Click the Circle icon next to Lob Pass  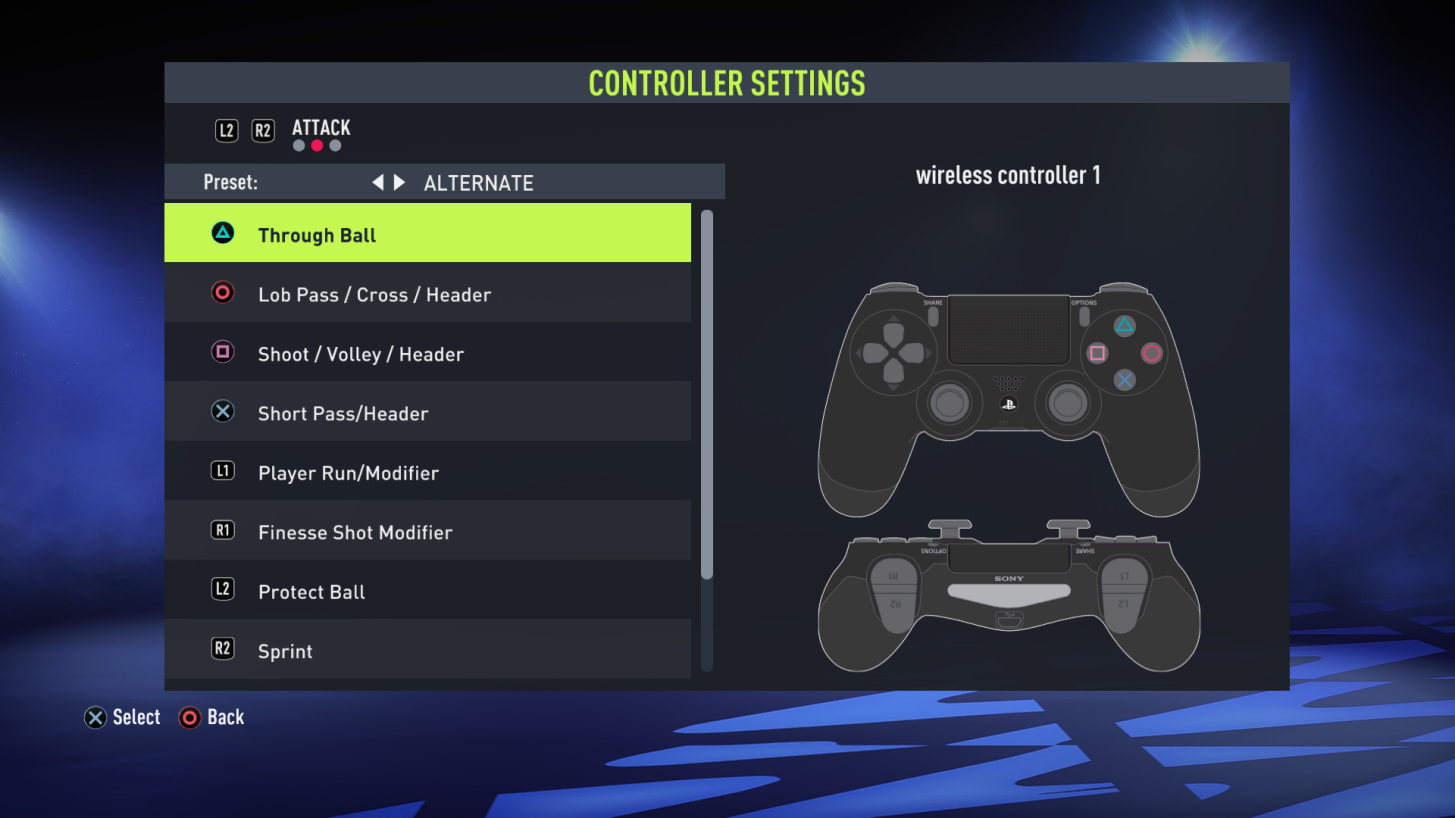pyautogui.click(x=222, y=293)
